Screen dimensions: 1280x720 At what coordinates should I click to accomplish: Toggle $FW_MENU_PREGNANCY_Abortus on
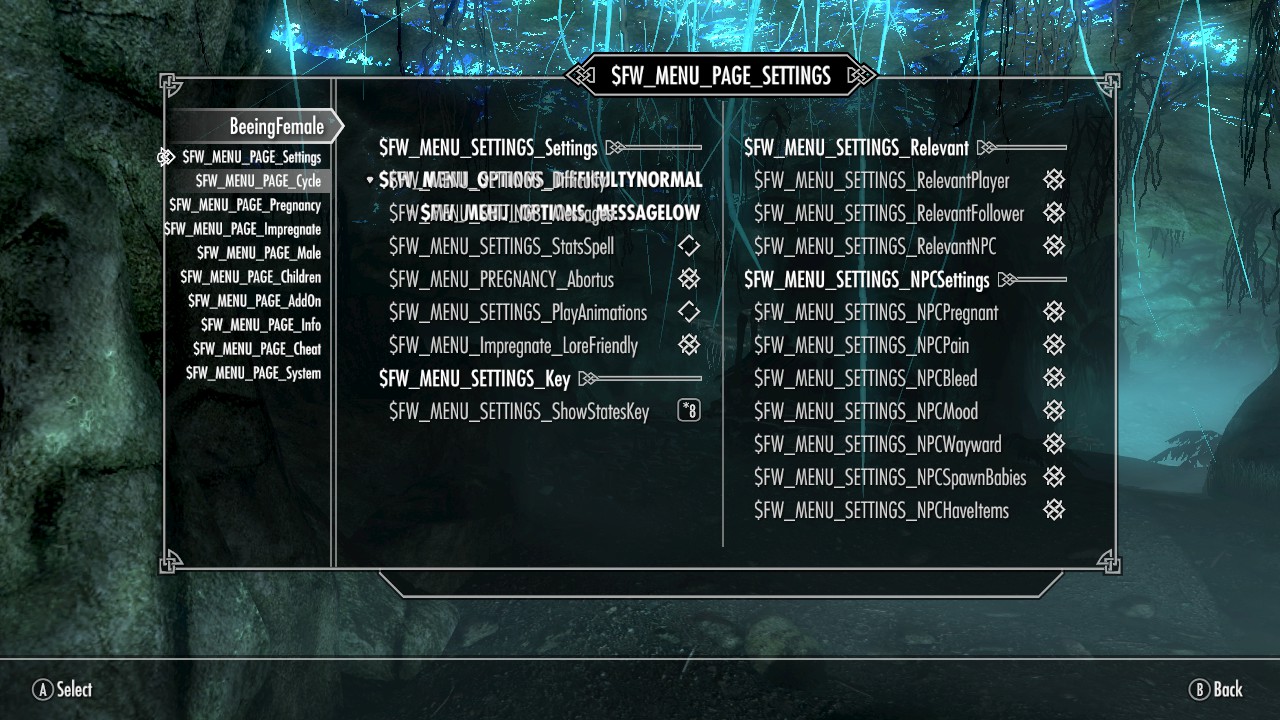(688, 279)
